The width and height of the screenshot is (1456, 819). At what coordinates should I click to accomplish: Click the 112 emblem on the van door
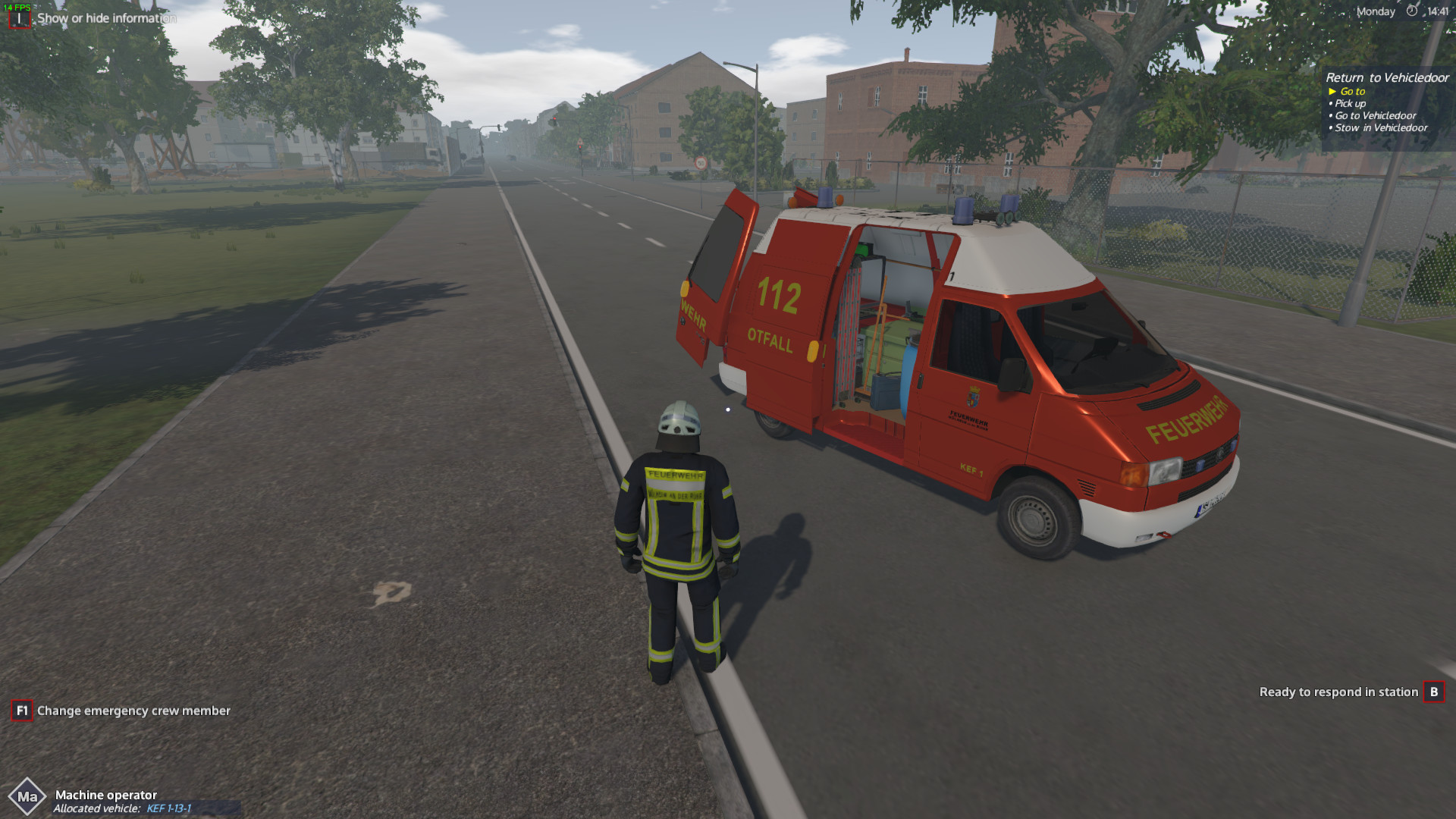point(777,296)
